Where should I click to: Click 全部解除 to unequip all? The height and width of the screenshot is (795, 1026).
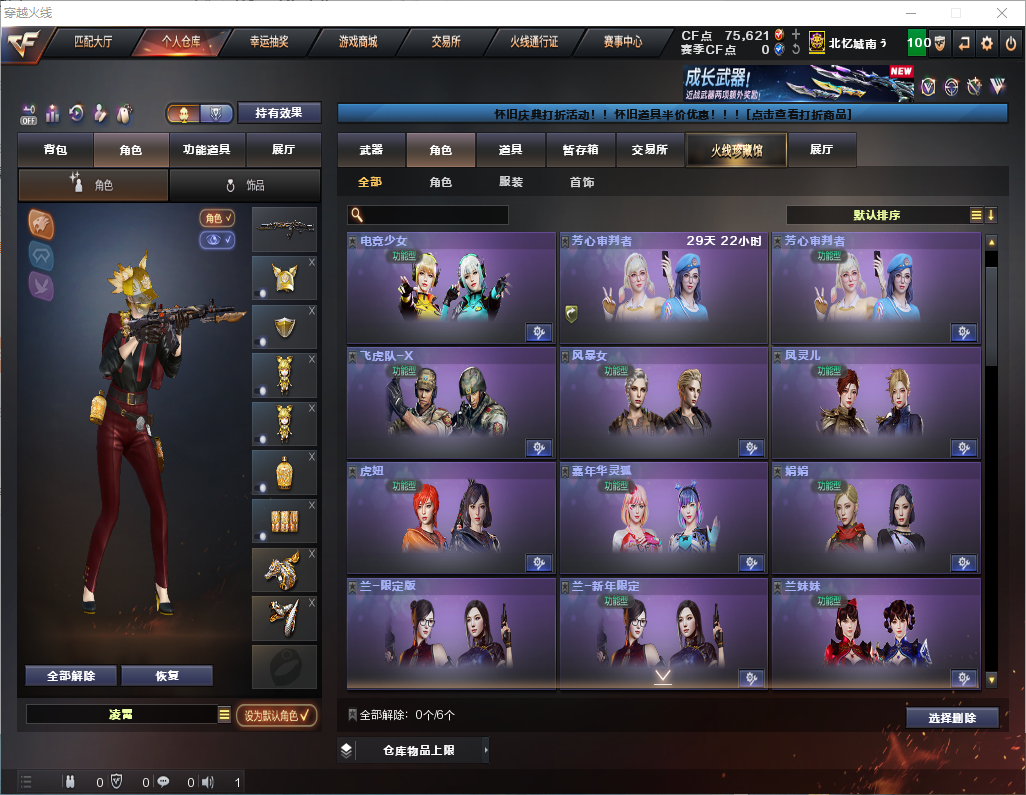click(71, 676)
